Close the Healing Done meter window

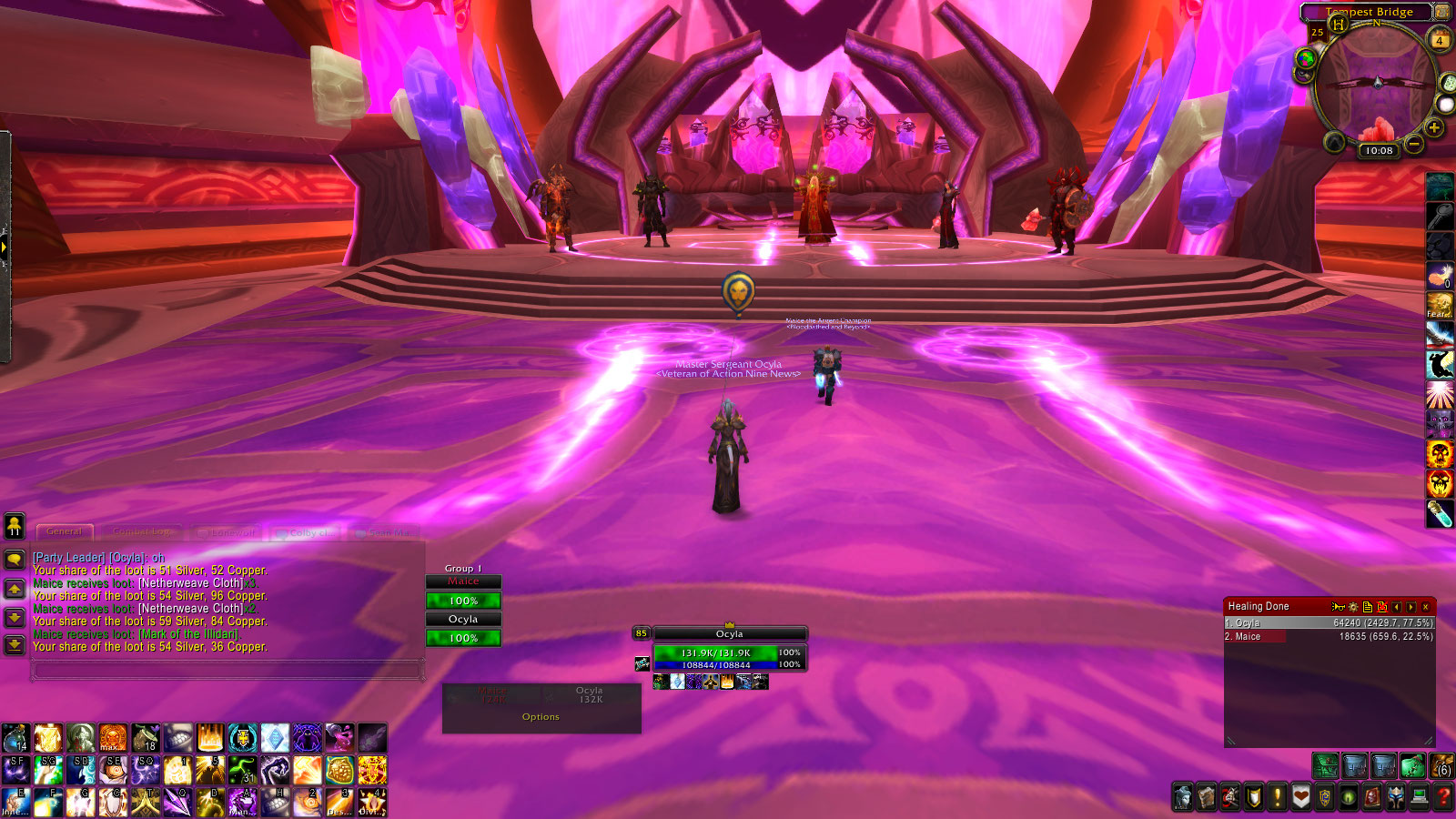click(1426, 607)
